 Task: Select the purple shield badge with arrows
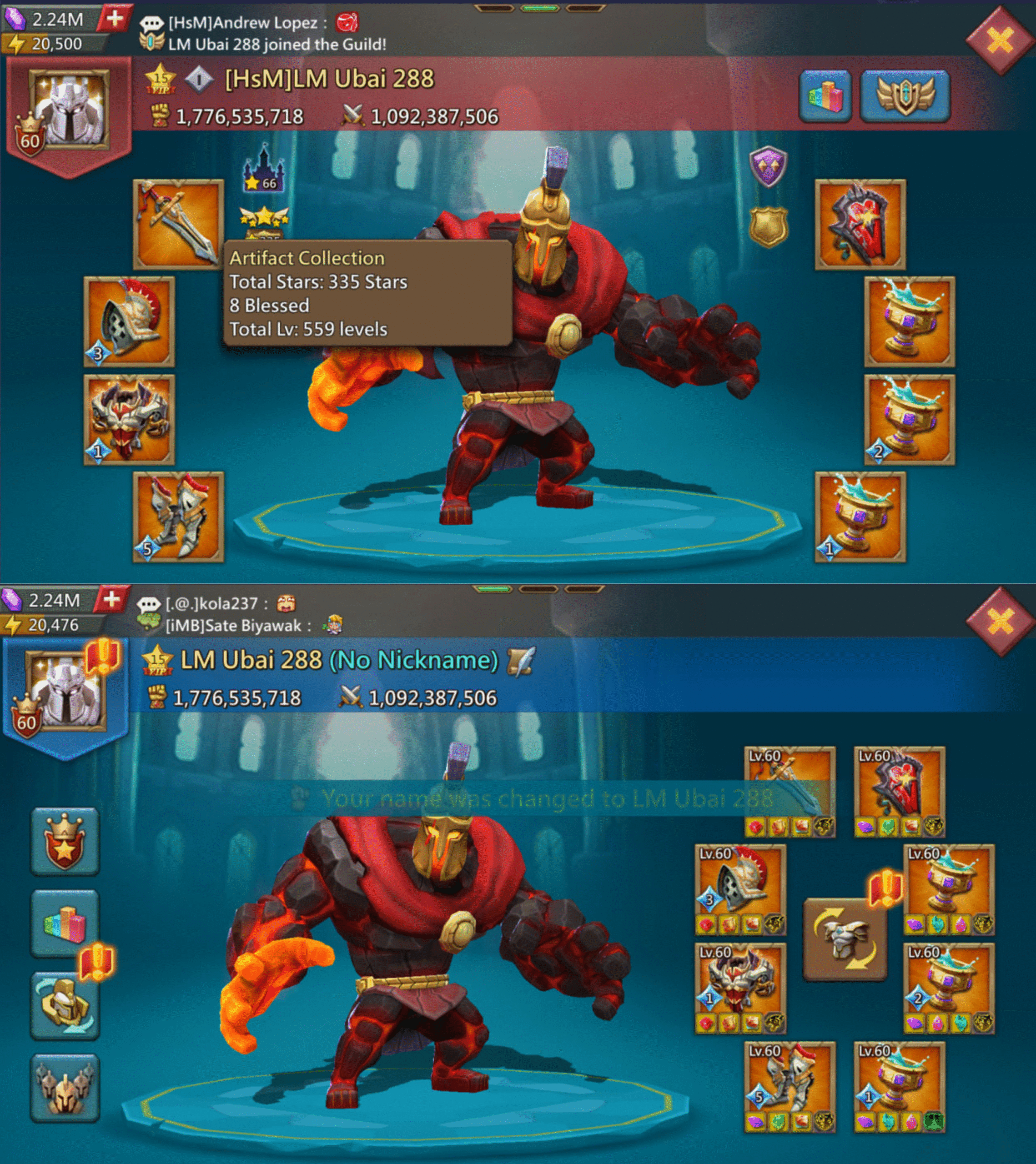[768, 166]
